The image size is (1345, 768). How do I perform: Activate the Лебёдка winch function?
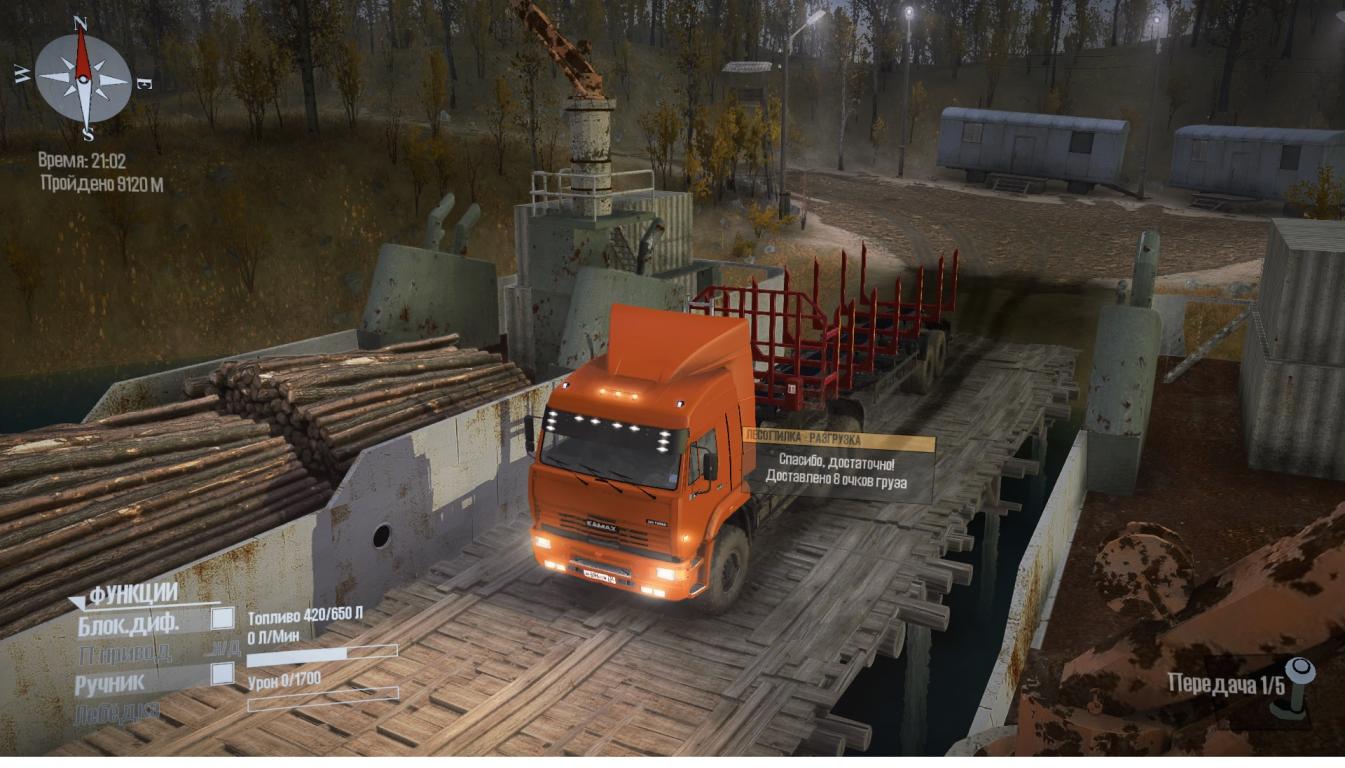coord(117,713)
